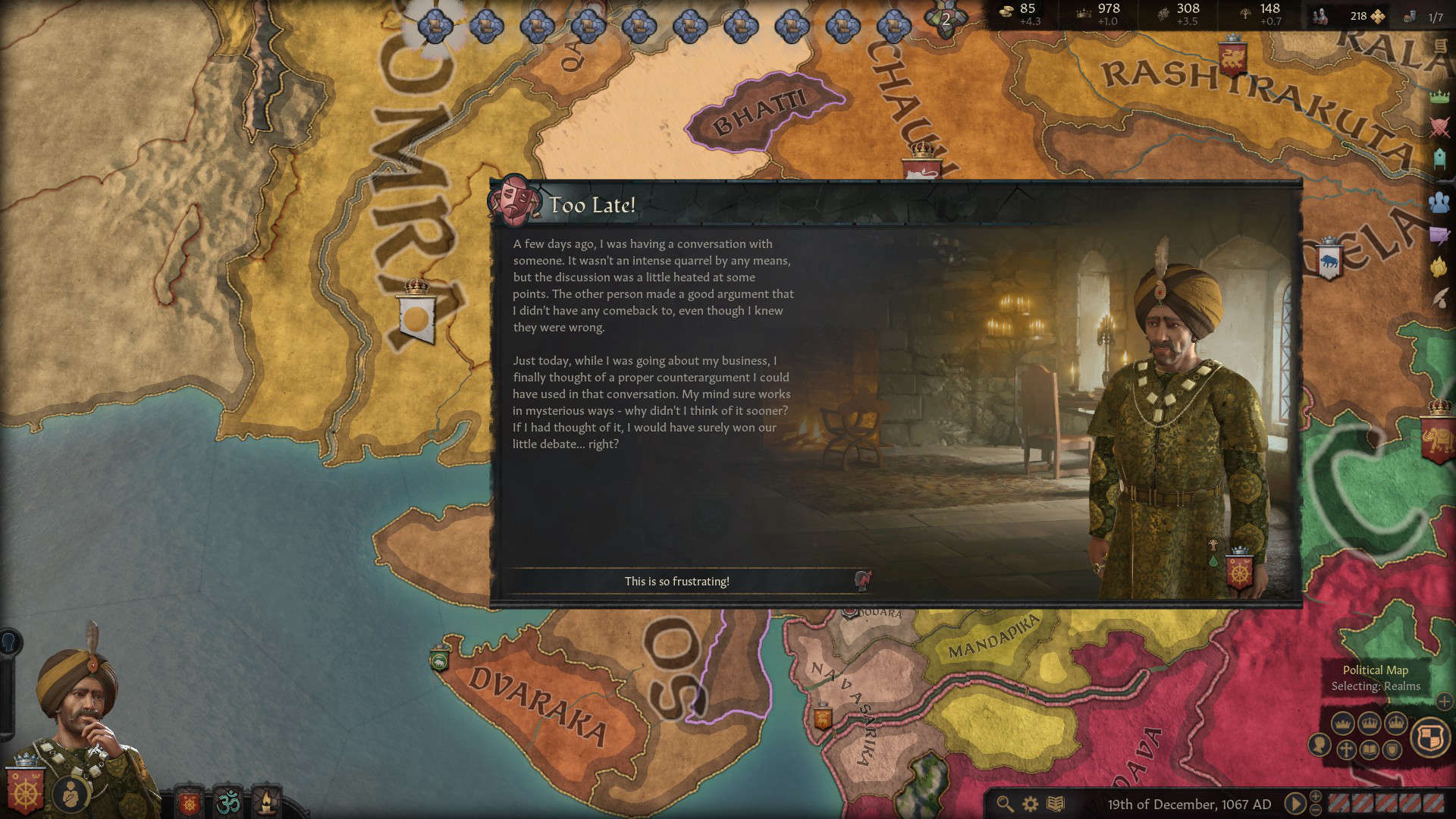Open the green crown Realm tab
The height and width of the screenshot is (819, 1456).
pyautogui.click(x=1439, y=96)
